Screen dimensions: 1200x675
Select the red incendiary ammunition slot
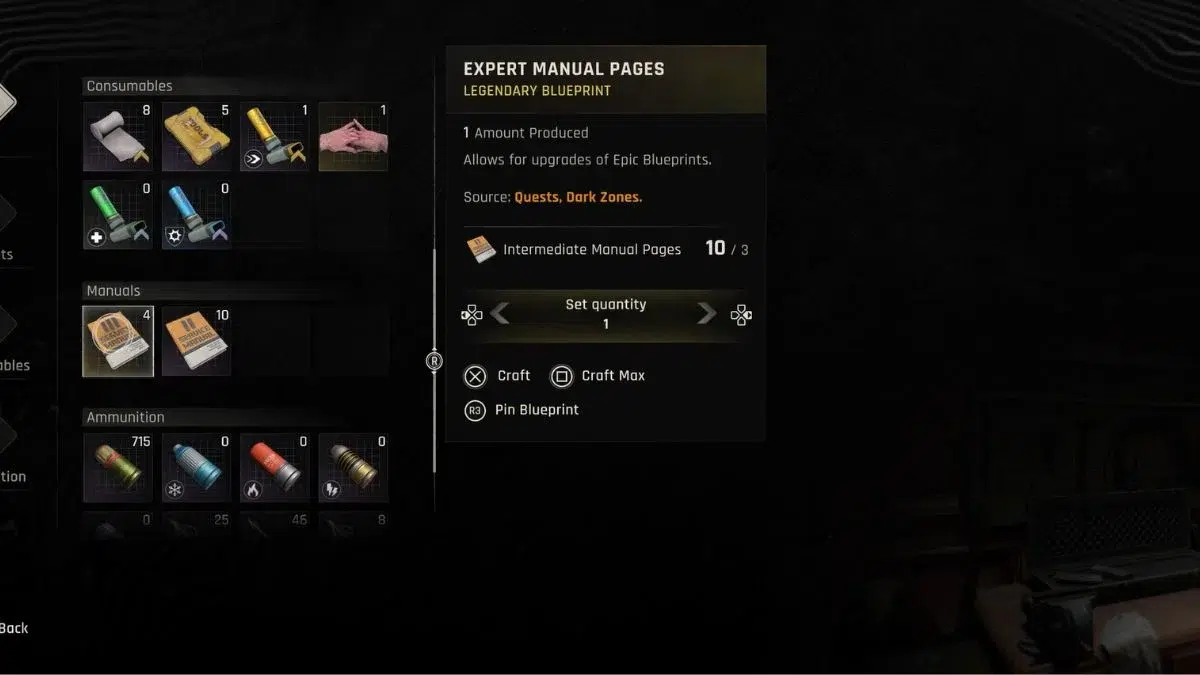[275, 467]
